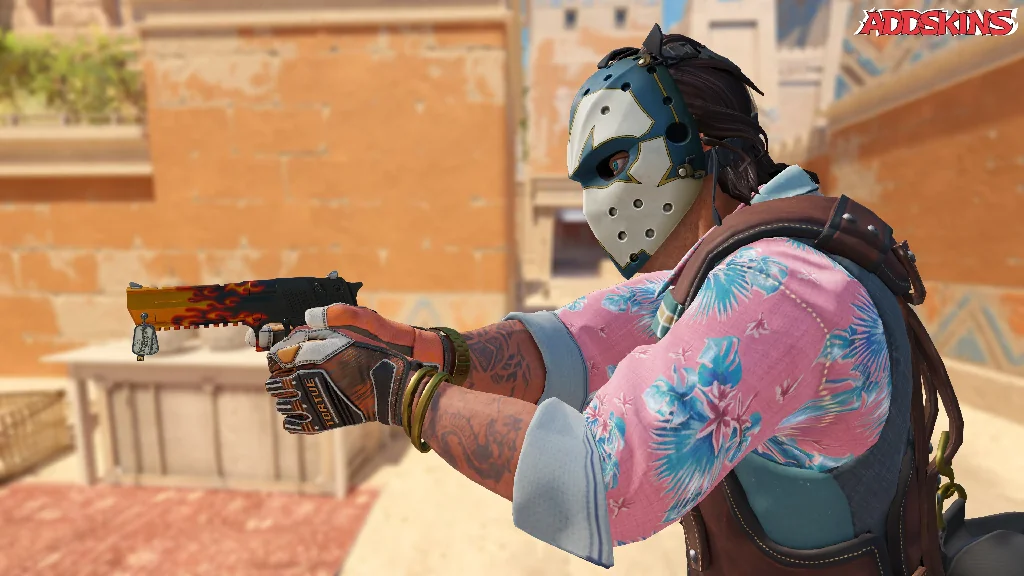Click the ADDSKINS logo watermark
The width and height of the screenshot is (1024, 576).
point(937,23)
